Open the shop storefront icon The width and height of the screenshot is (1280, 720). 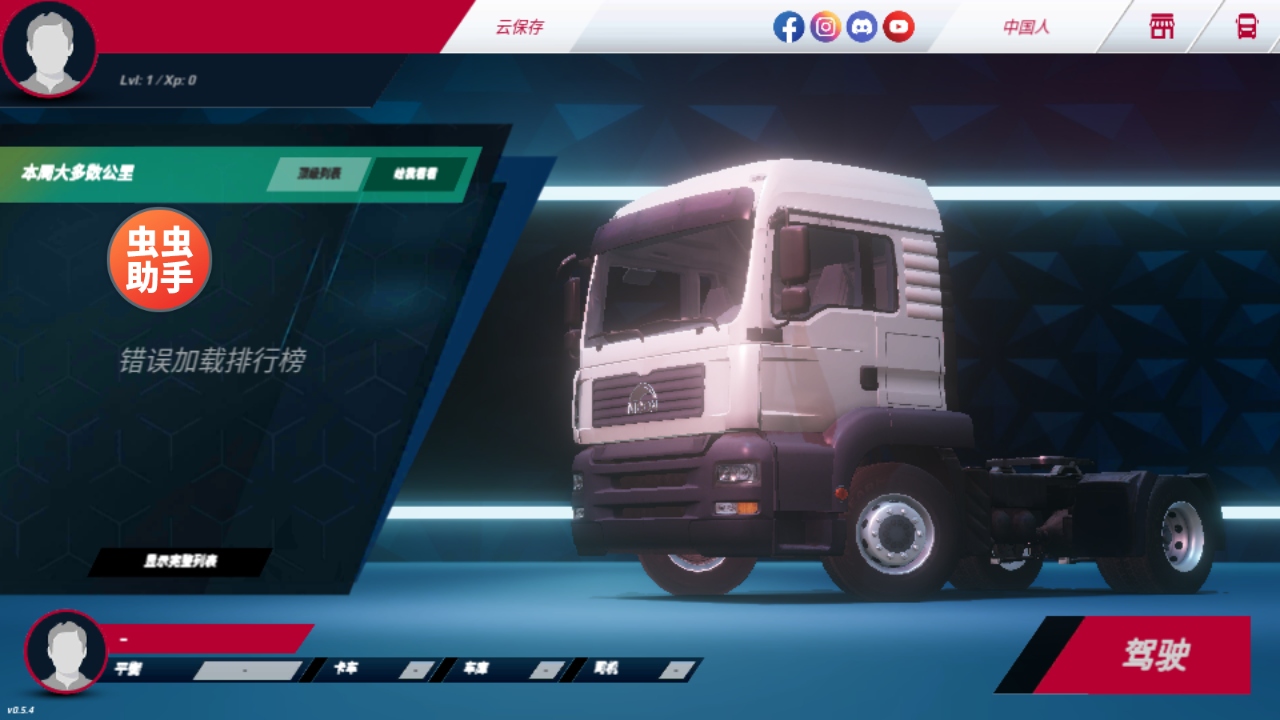pyautogui.click(x=1162, y=27)
